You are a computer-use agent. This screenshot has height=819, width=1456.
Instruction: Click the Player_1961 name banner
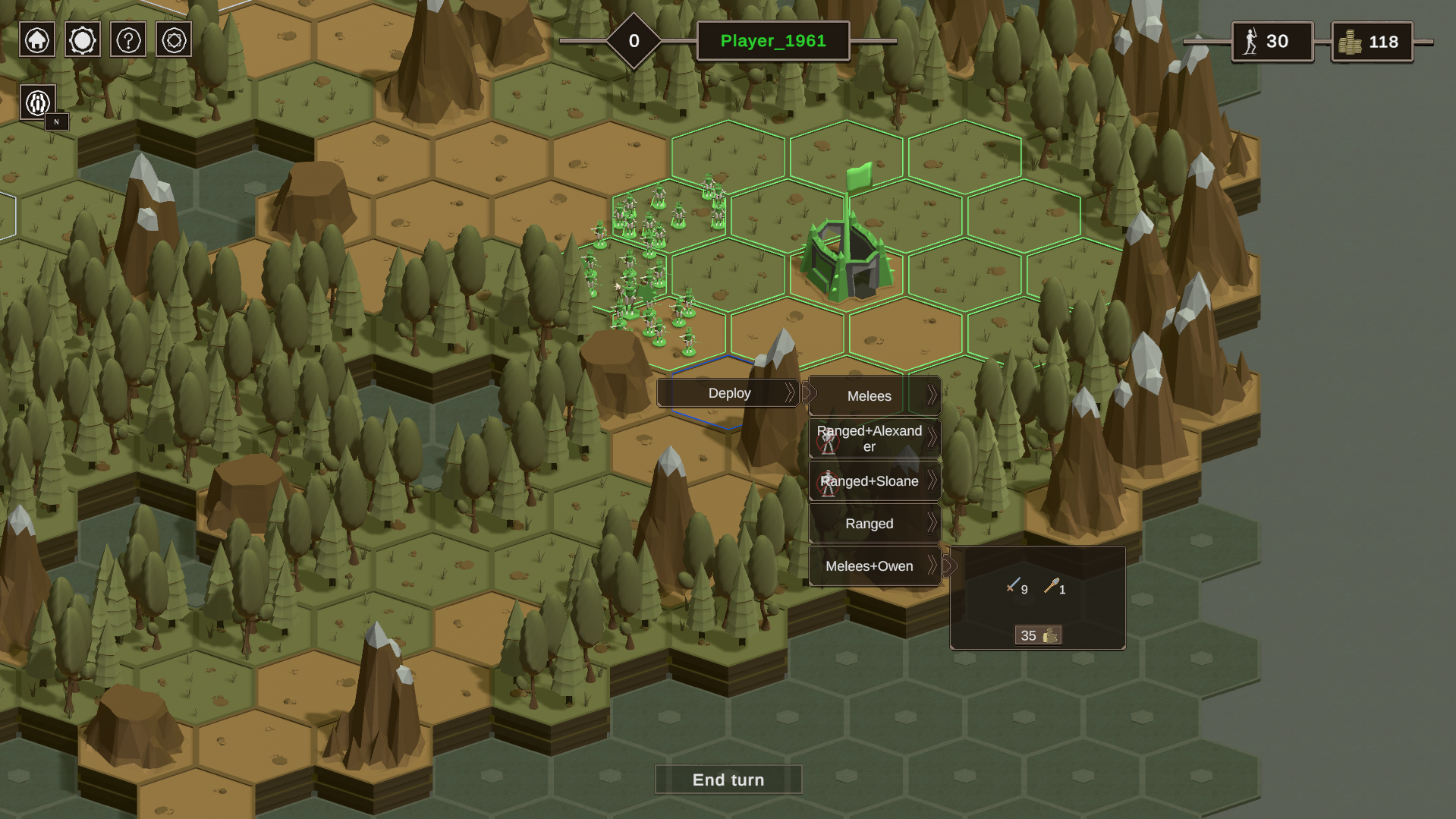click(x=773, y=41)
